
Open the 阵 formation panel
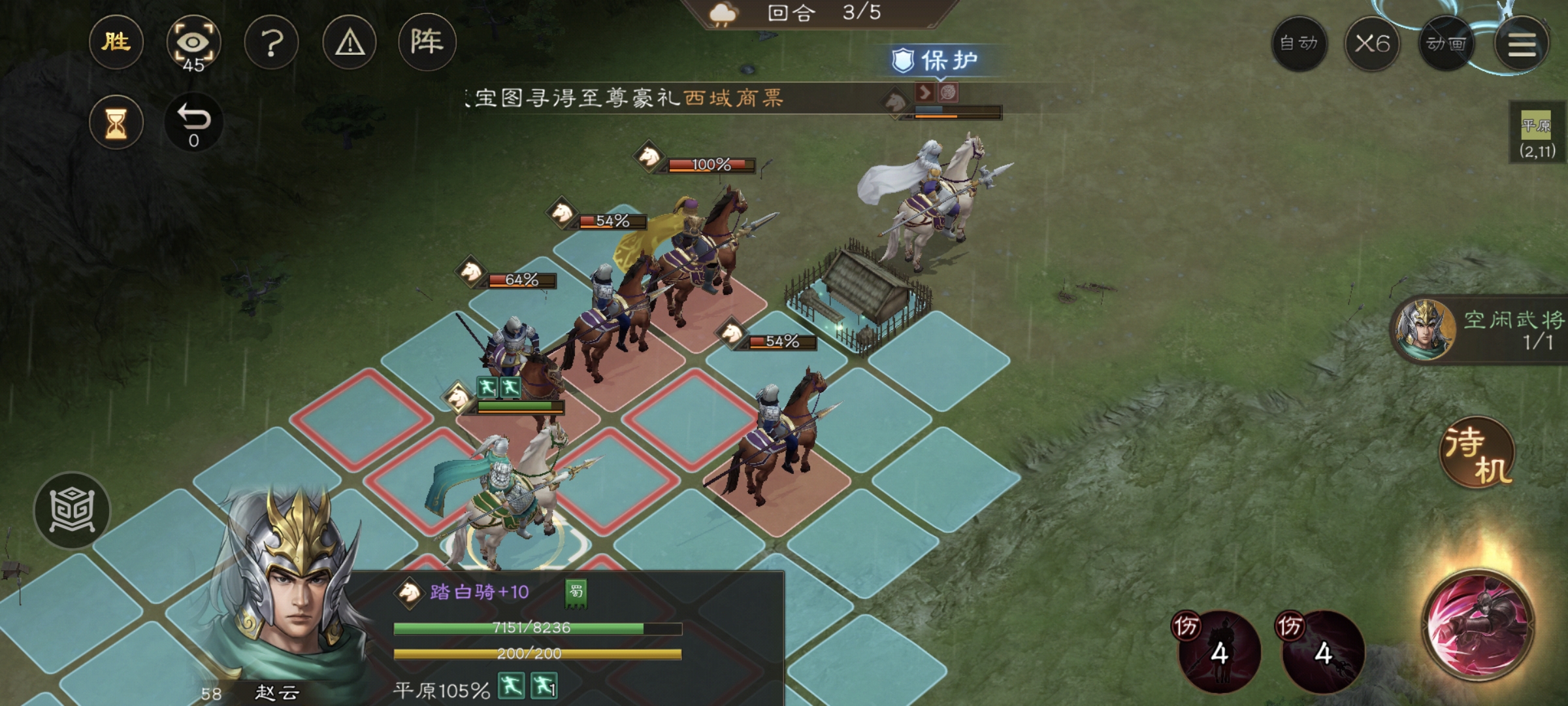coord(428,43)
